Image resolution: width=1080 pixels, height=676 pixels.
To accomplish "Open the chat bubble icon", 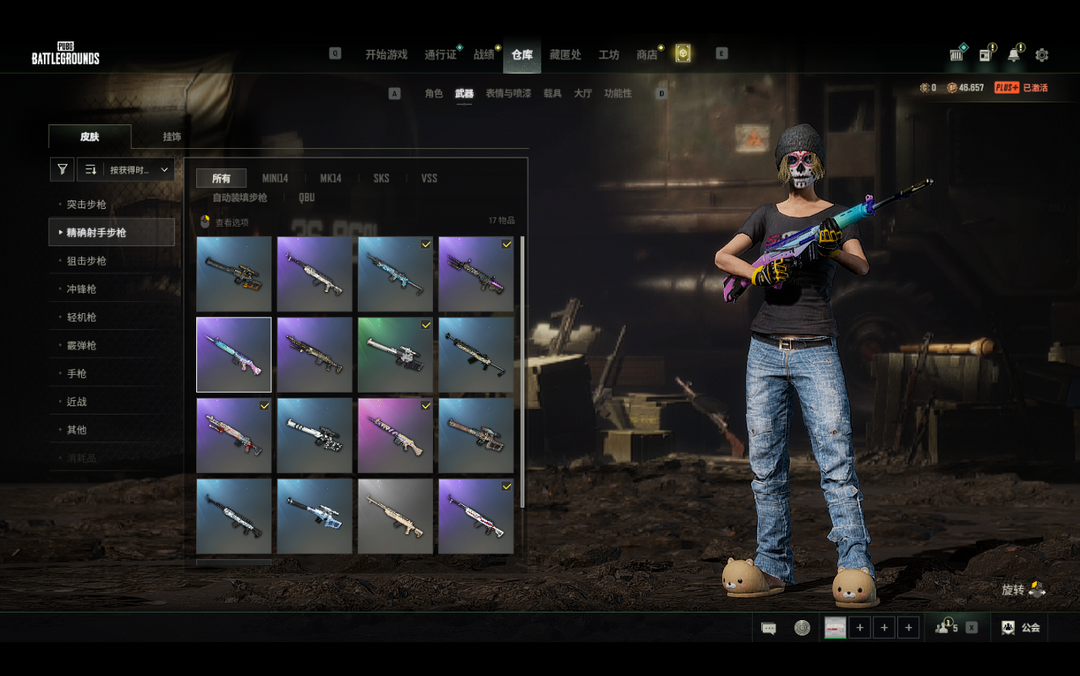I will [769, 628].
